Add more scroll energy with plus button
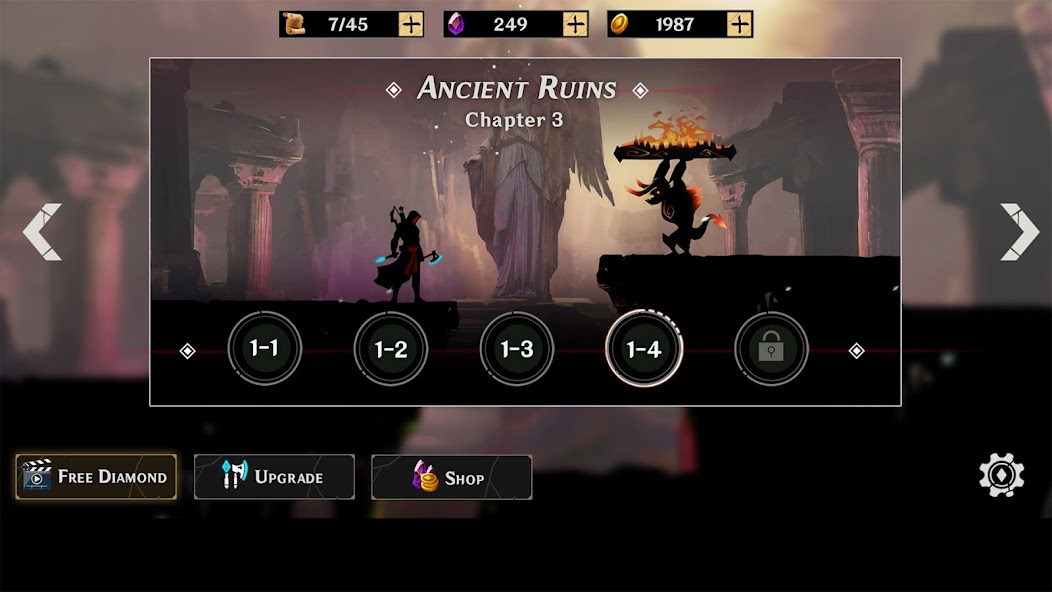 (x=411, y=25)
